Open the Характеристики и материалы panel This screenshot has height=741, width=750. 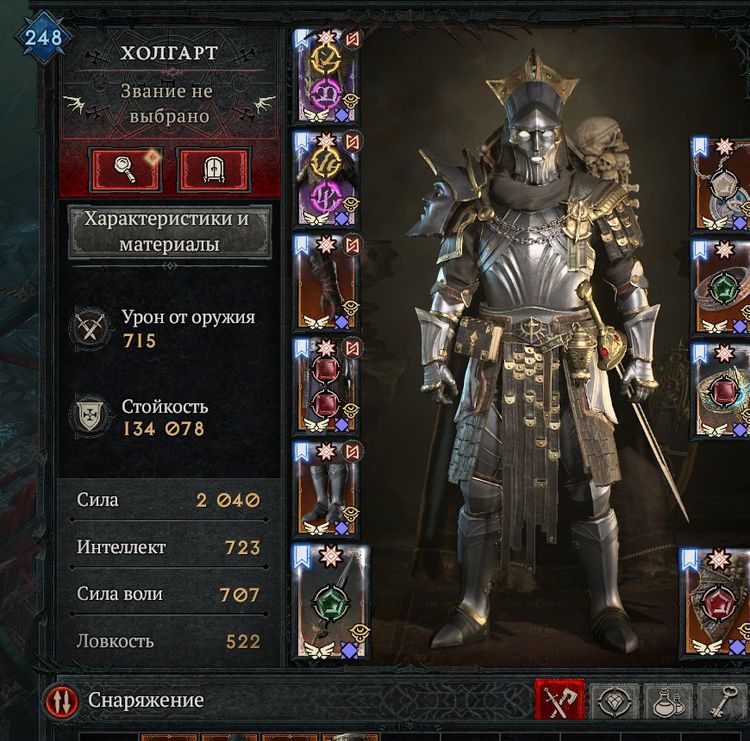[x=169, y=231]
